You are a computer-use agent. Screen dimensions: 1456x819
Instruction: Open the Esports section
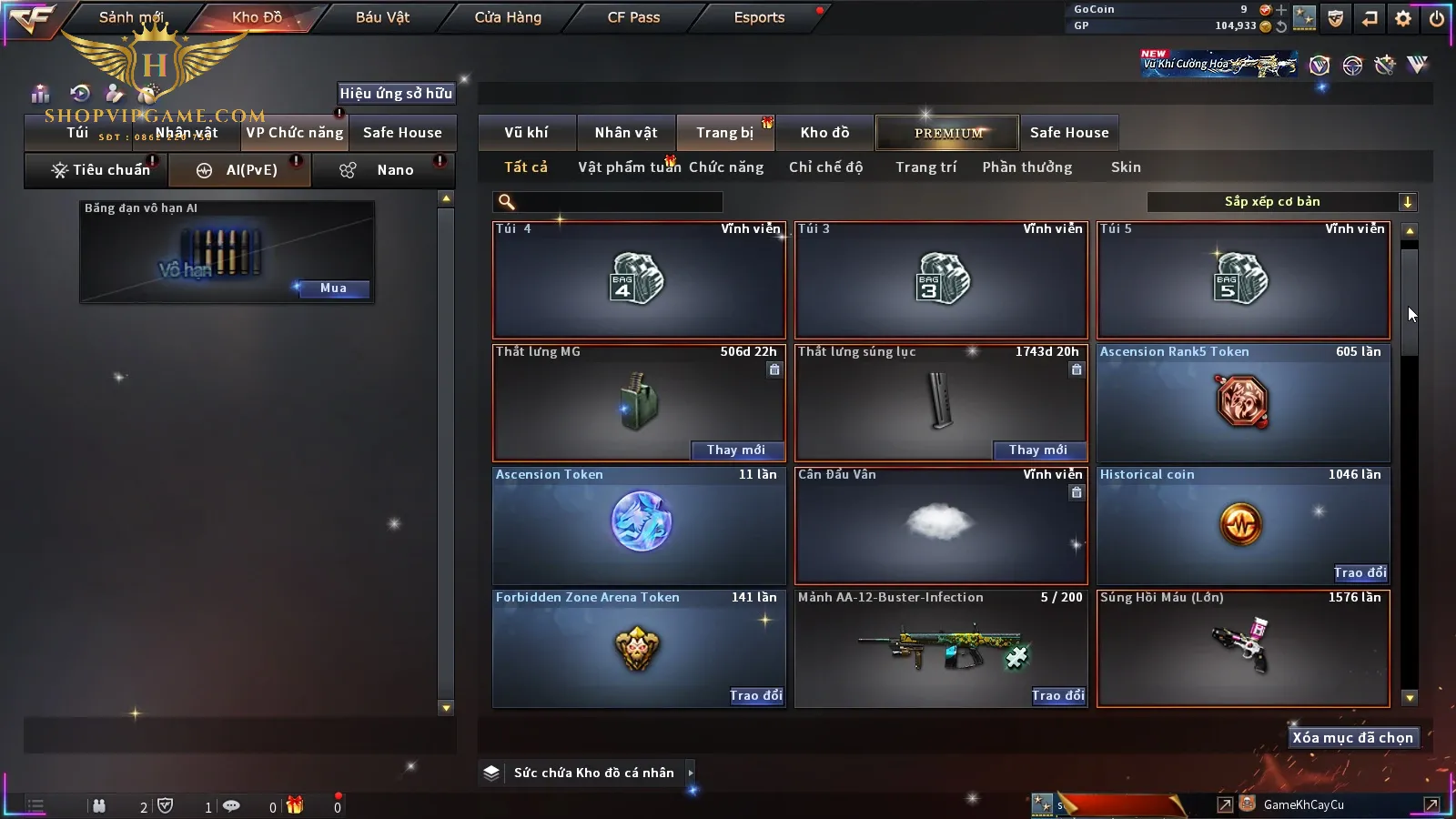(759, 17)
